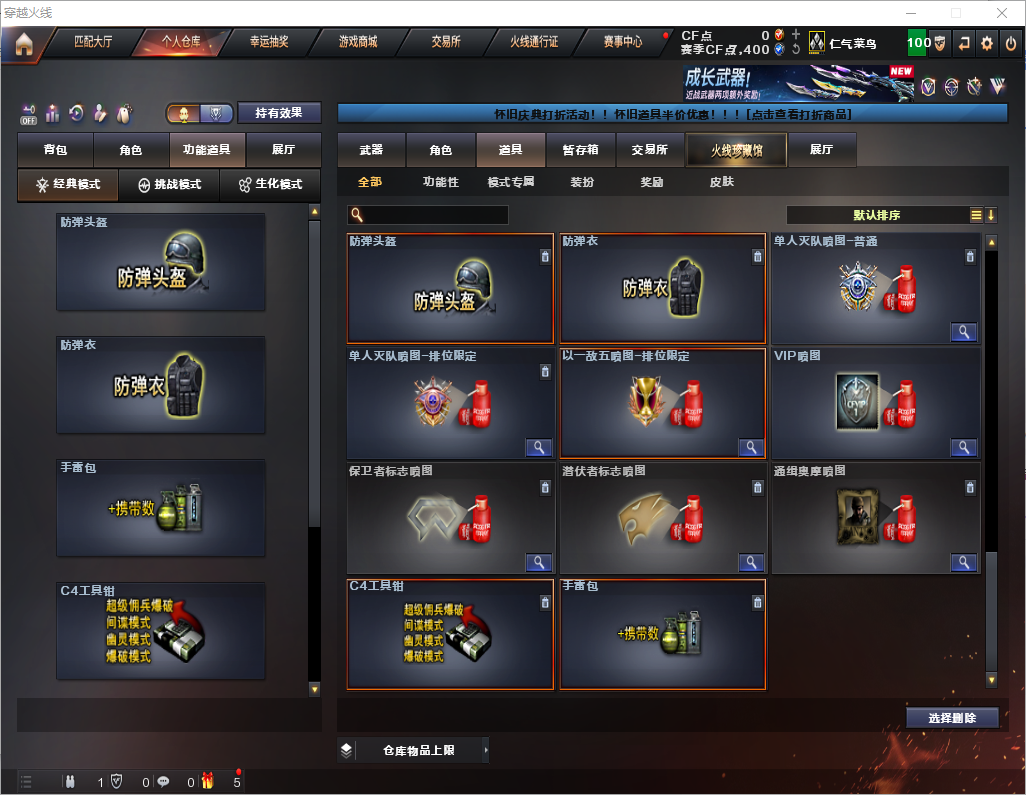Select the VIP喷图 spray item
The width and height of the screenshot is (1026, 795).
(875, 402)
